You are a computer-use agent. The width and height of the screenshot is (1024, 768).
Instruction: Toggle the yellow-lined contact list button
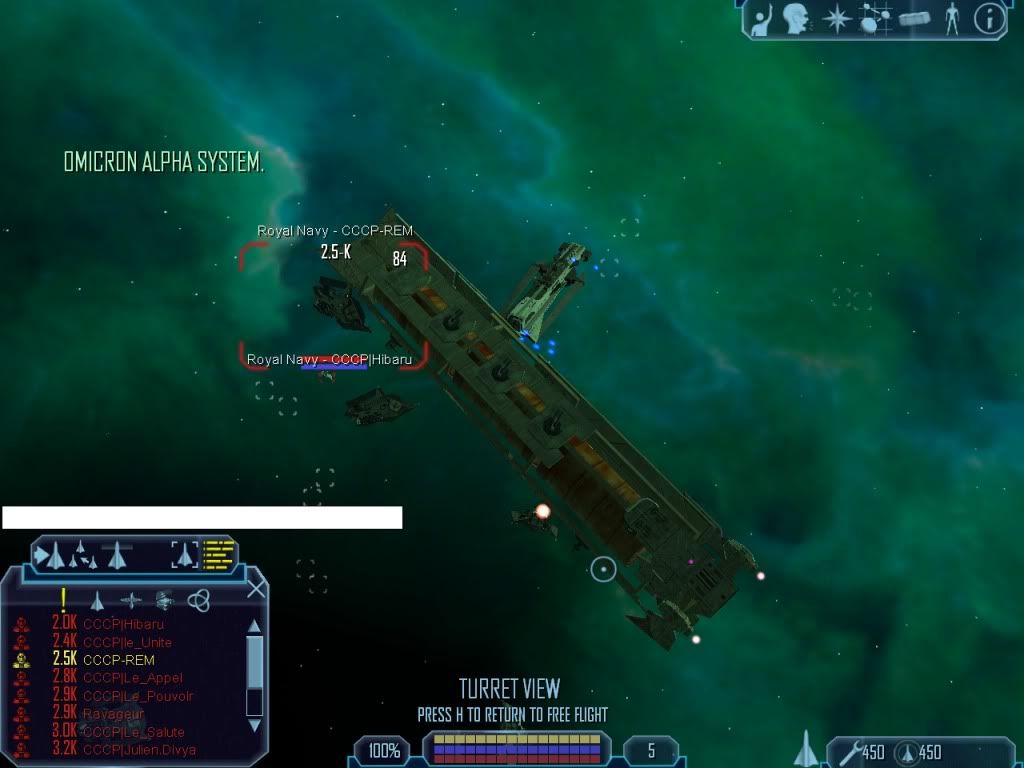click(x=219, y=553)
